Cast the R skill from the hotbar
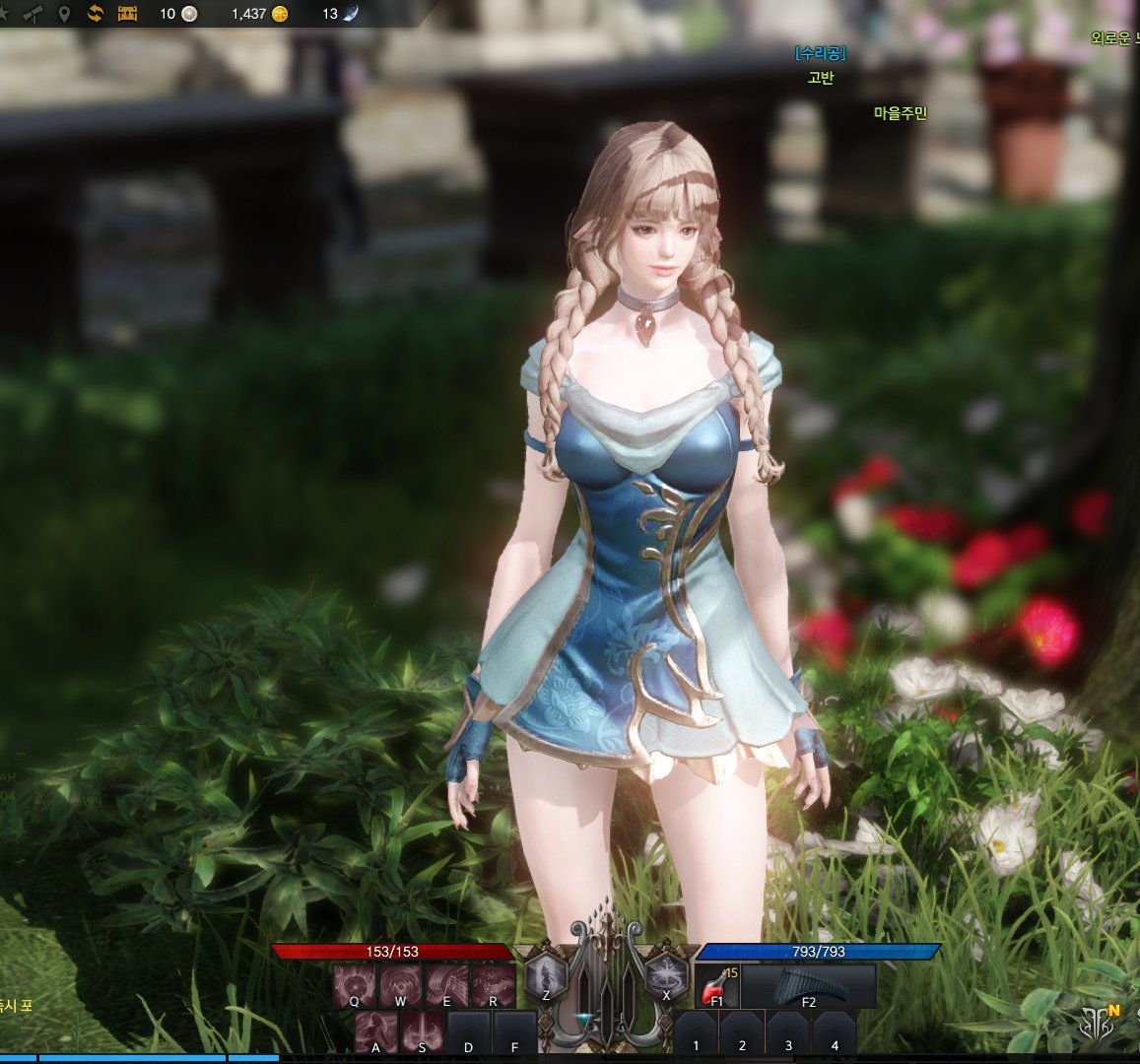Viewport: 1140px width, 1064px height. [493, 984]
